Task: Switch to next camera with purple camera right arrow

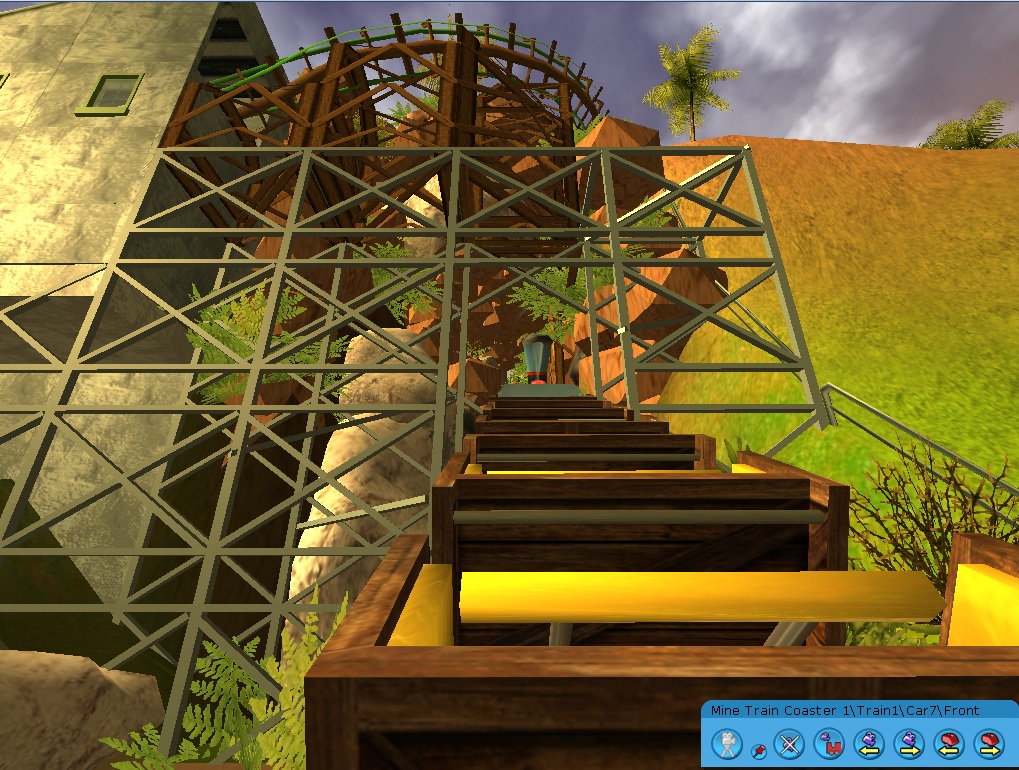Action: 909,743
